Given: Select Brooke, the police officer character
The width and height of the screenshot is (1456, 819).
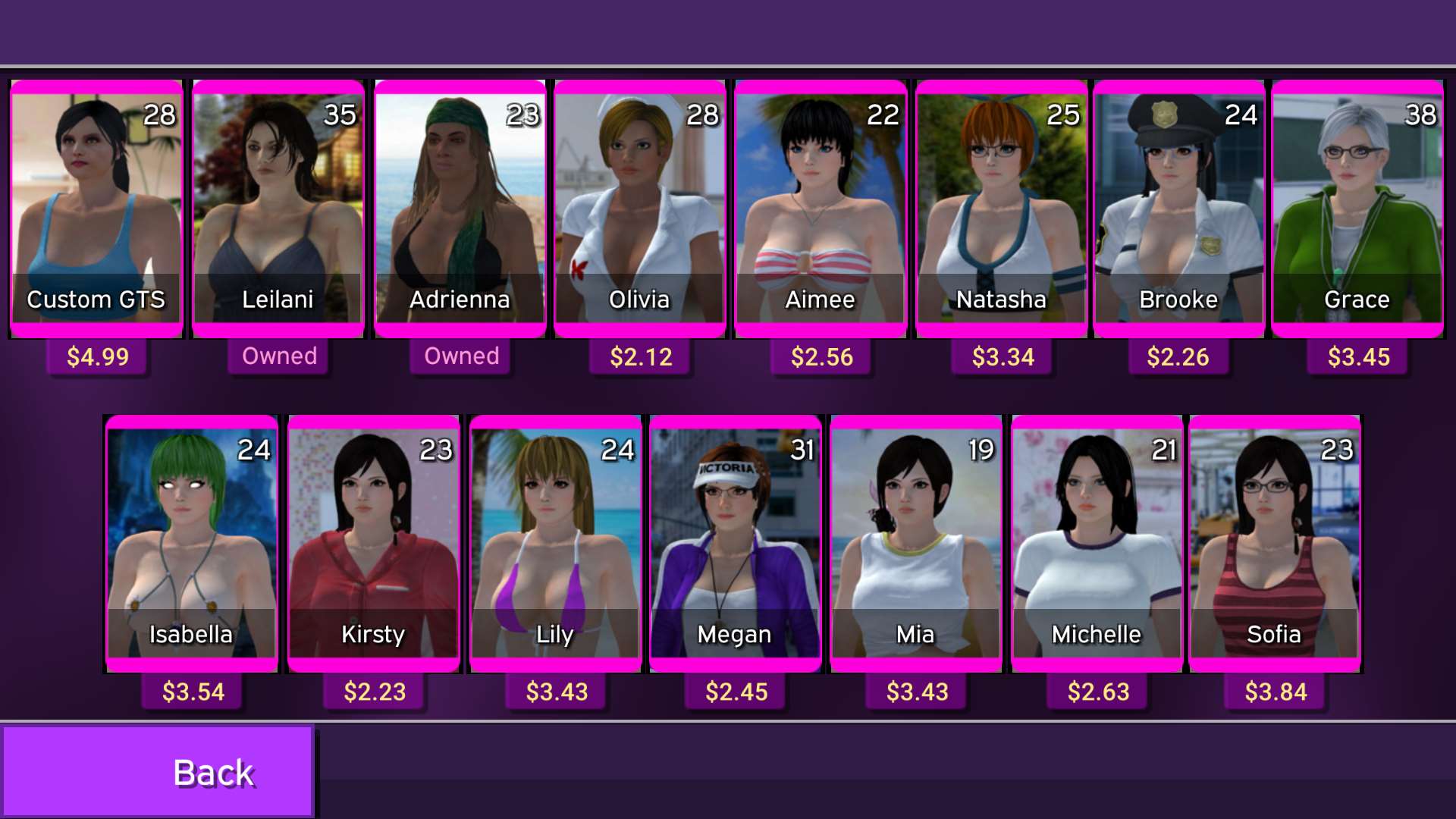Looking at the screenshot, I should pos(1180,205).
